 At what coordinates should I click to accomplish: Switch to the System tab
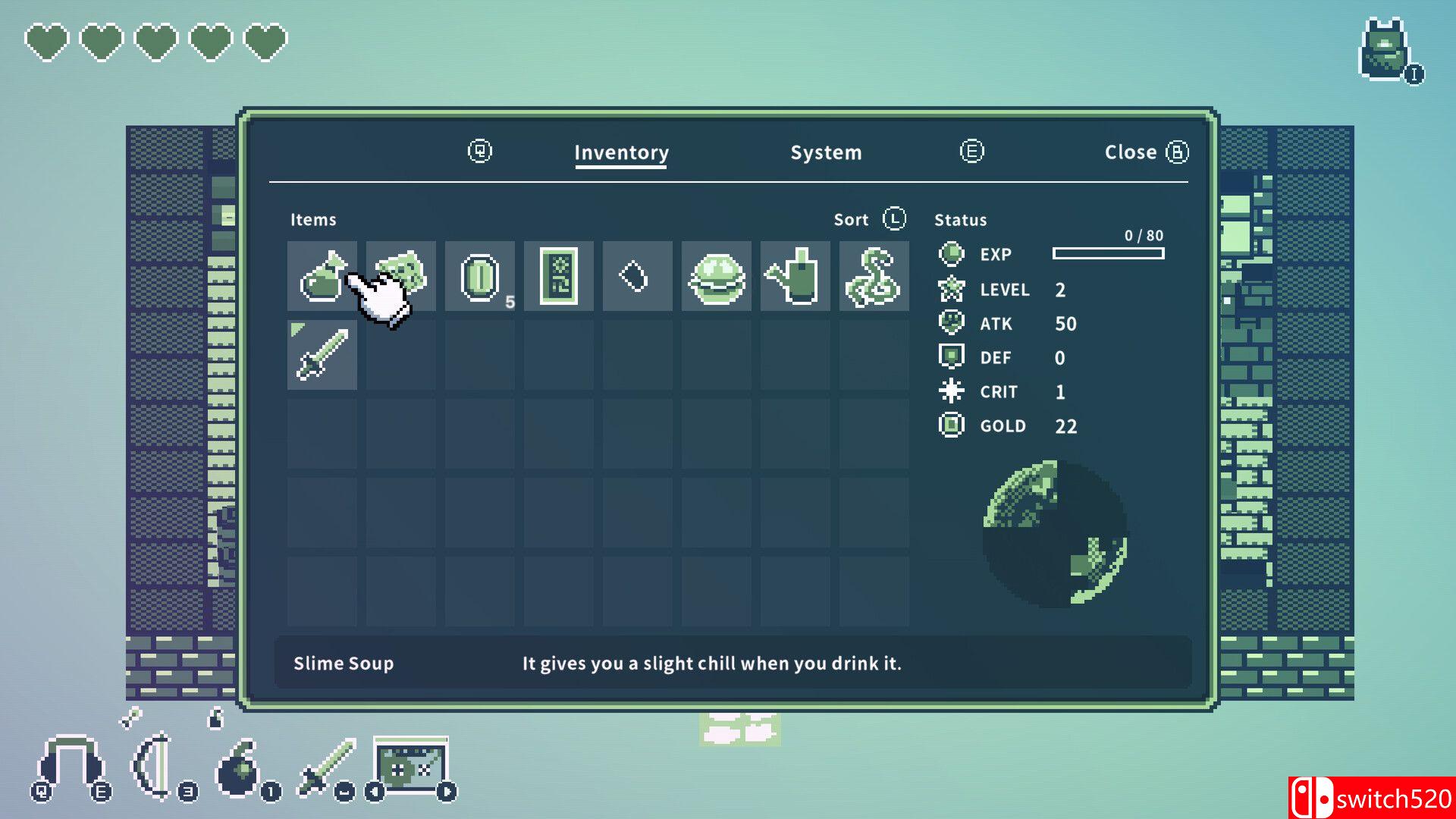click(x=826, y=152)
